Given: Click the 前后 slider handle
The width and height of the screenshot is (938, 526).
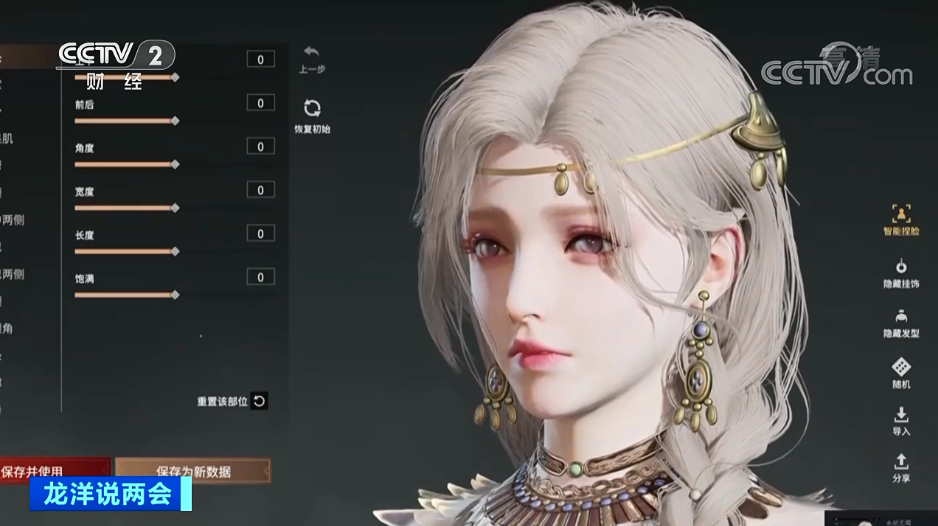Looking at the screenshot, I should pos(175,121).
